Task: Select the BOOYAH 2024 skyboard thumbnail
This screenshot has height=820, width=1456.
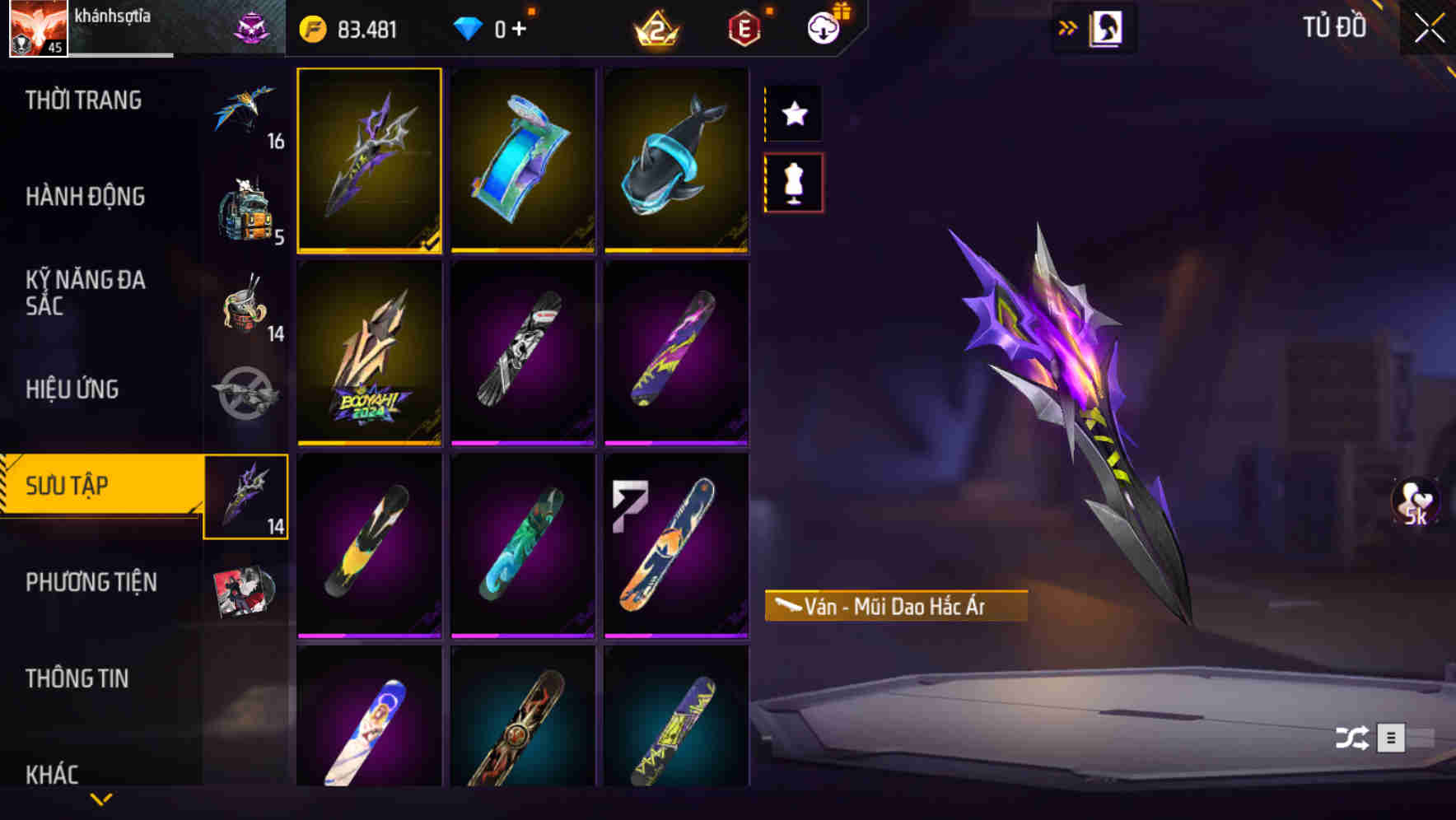Action: pos(369,354)
